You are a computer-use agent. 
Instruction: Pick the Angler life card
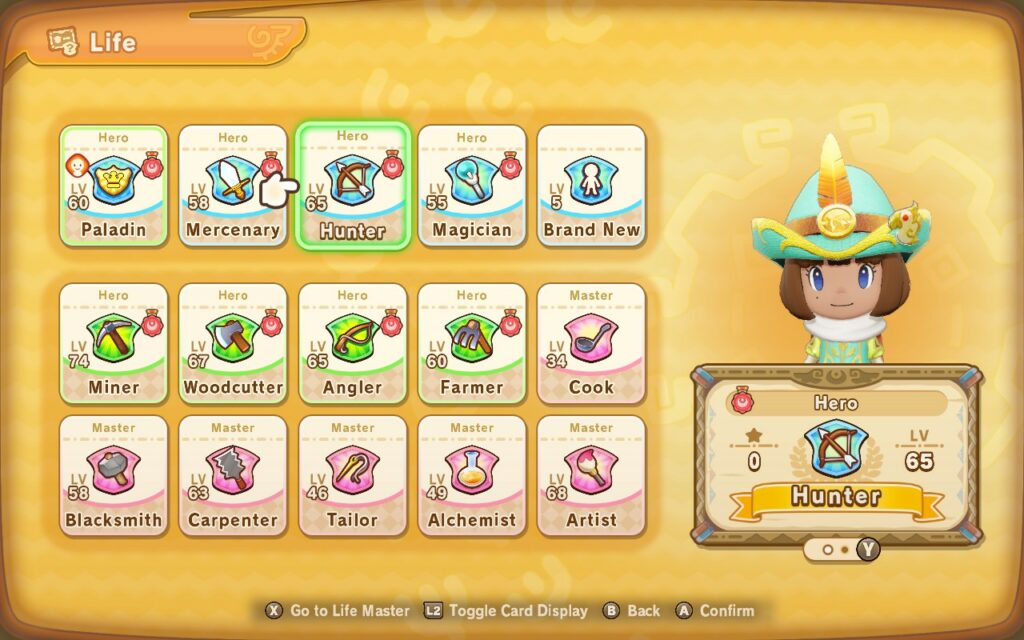352,343
